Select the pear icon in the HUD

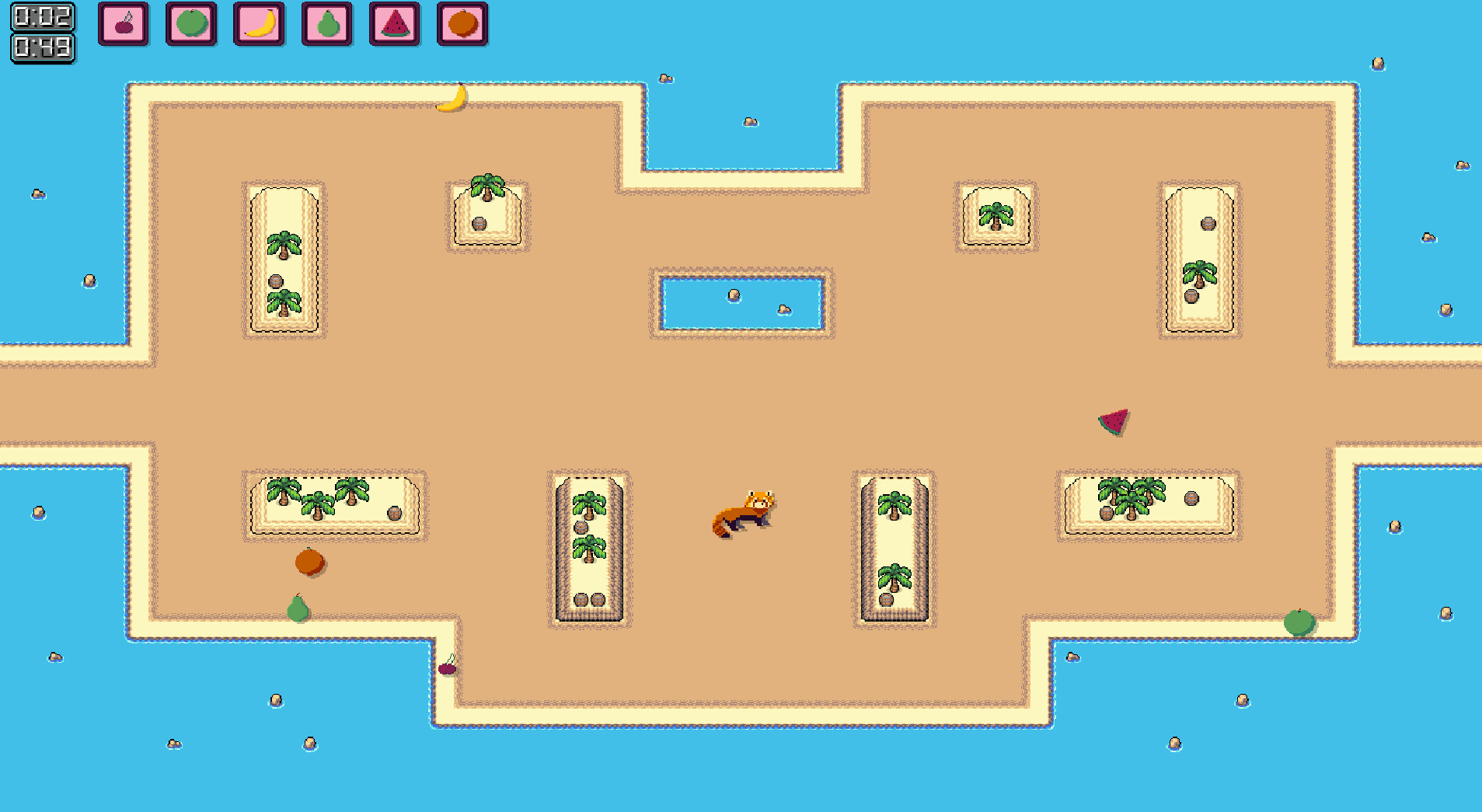tap(326, 24)
